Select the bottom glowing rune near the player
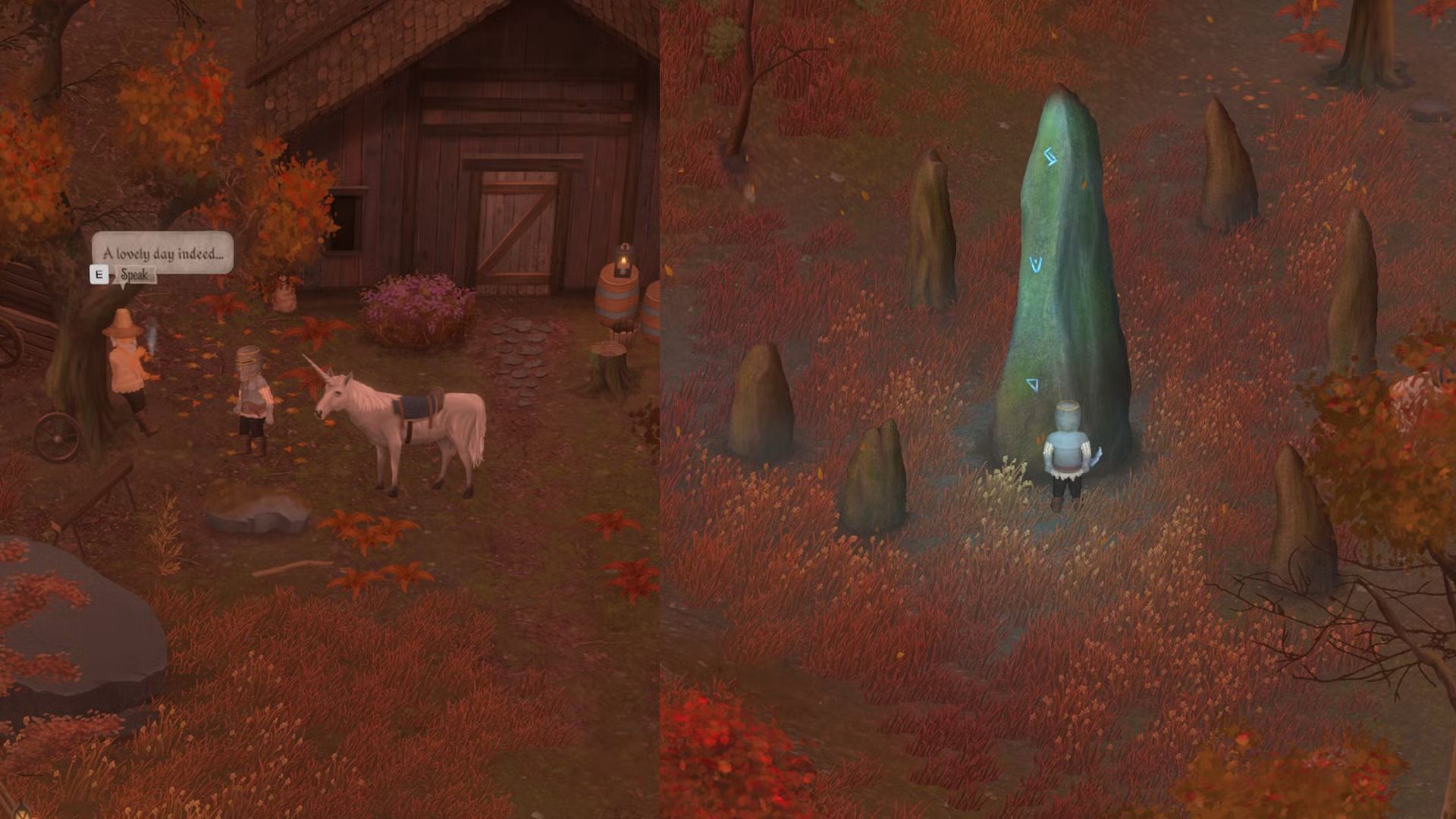Viewport: 1456px width, 819px height. point(1032,385)
